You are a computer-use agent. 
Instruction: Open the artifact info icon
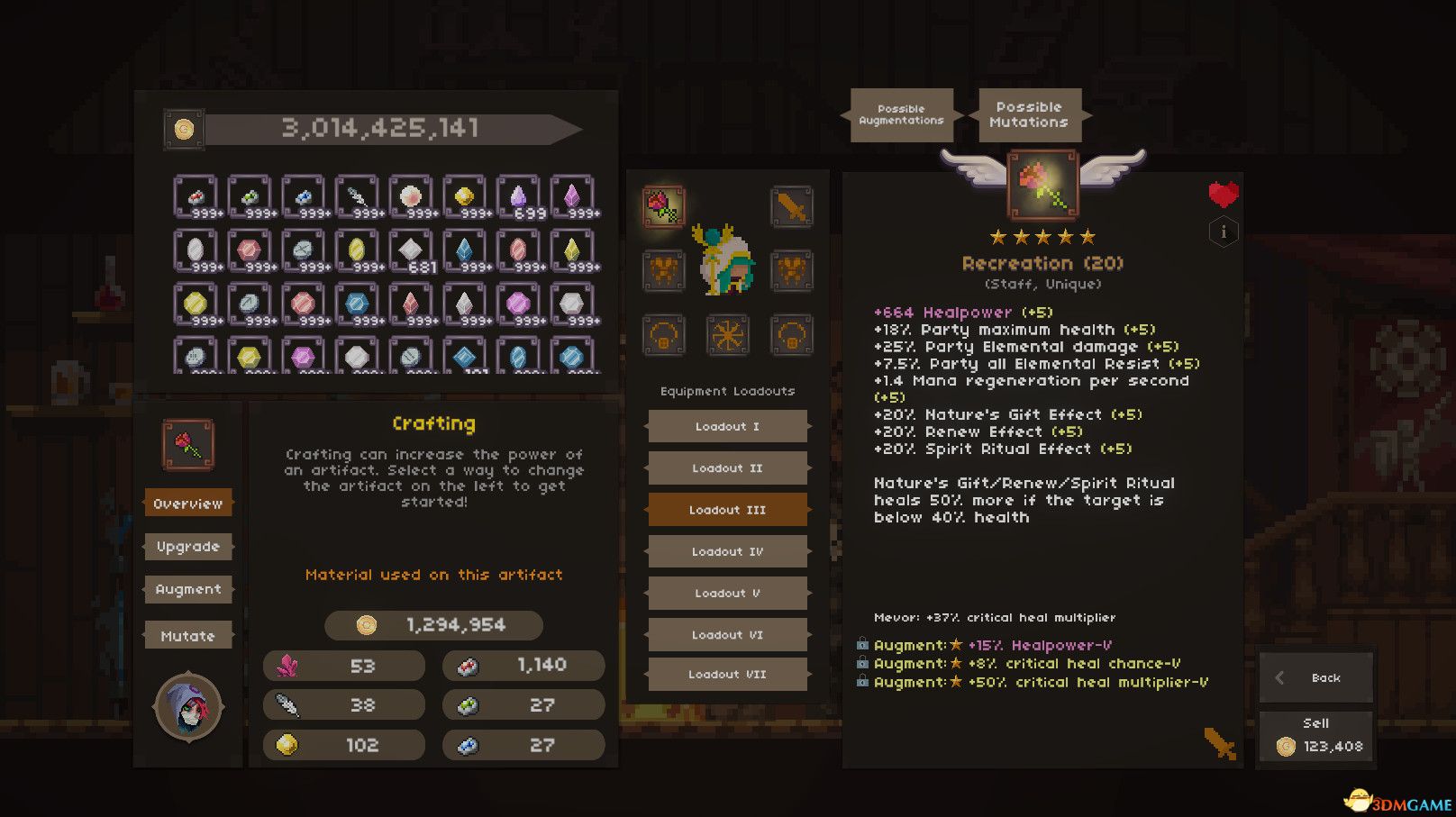click(x=1223, y=232)
